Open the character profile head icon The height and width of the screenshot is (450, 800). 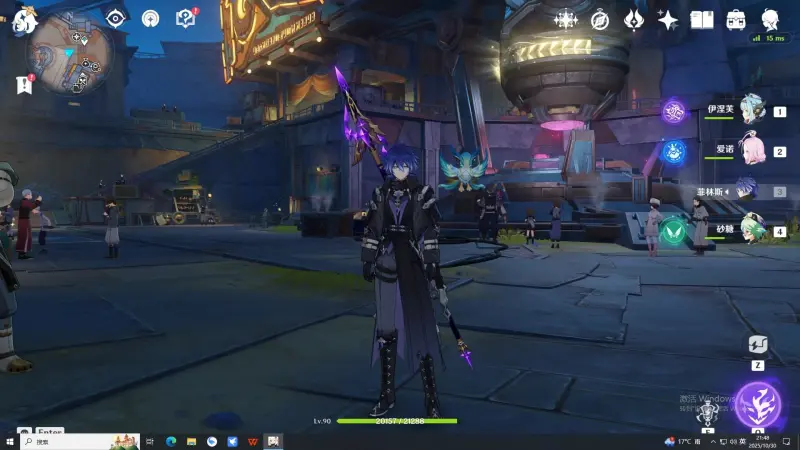771,19
